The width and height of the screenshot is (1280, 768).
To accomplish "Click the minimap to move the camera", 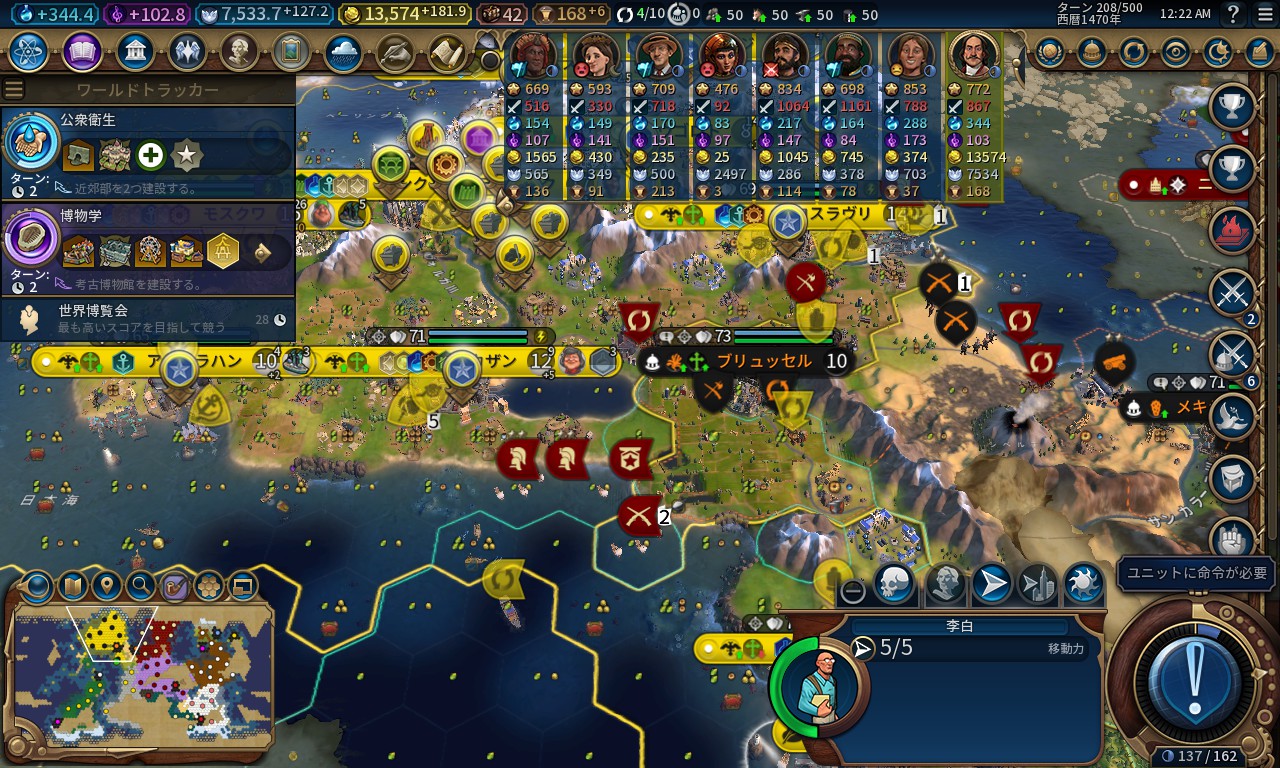I will 140,675.
